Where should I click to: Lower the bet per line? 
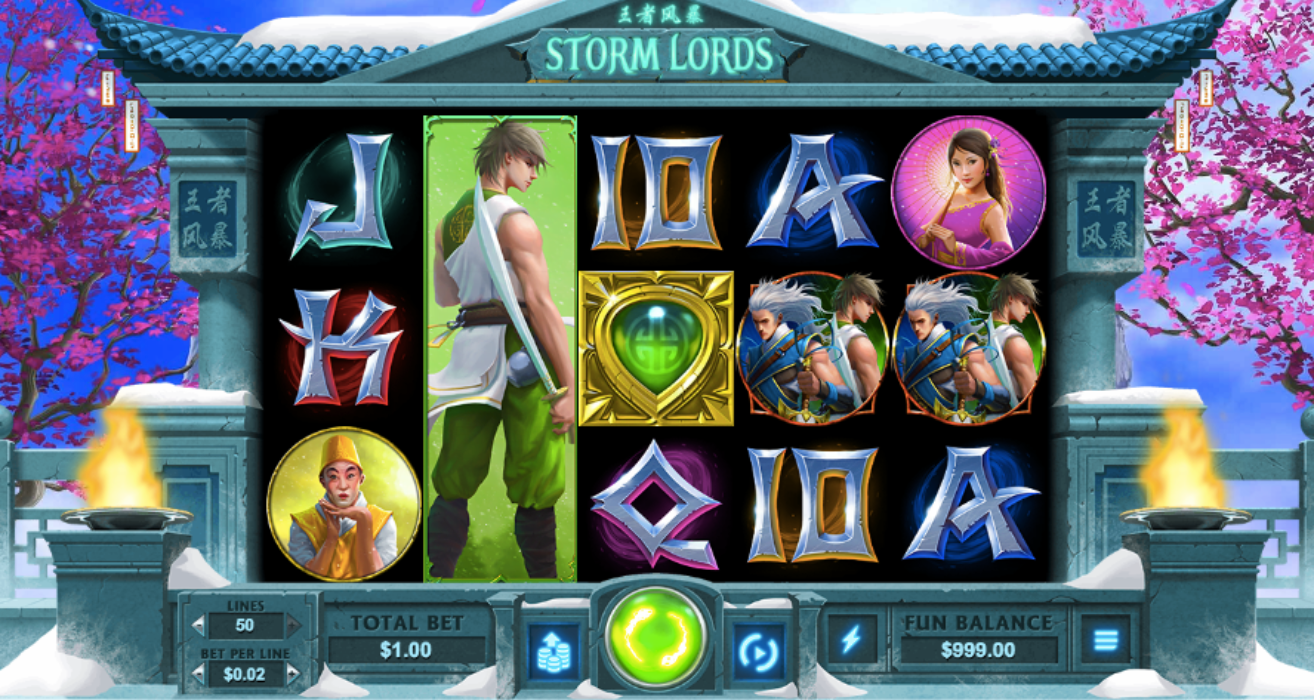click(198, 675)
